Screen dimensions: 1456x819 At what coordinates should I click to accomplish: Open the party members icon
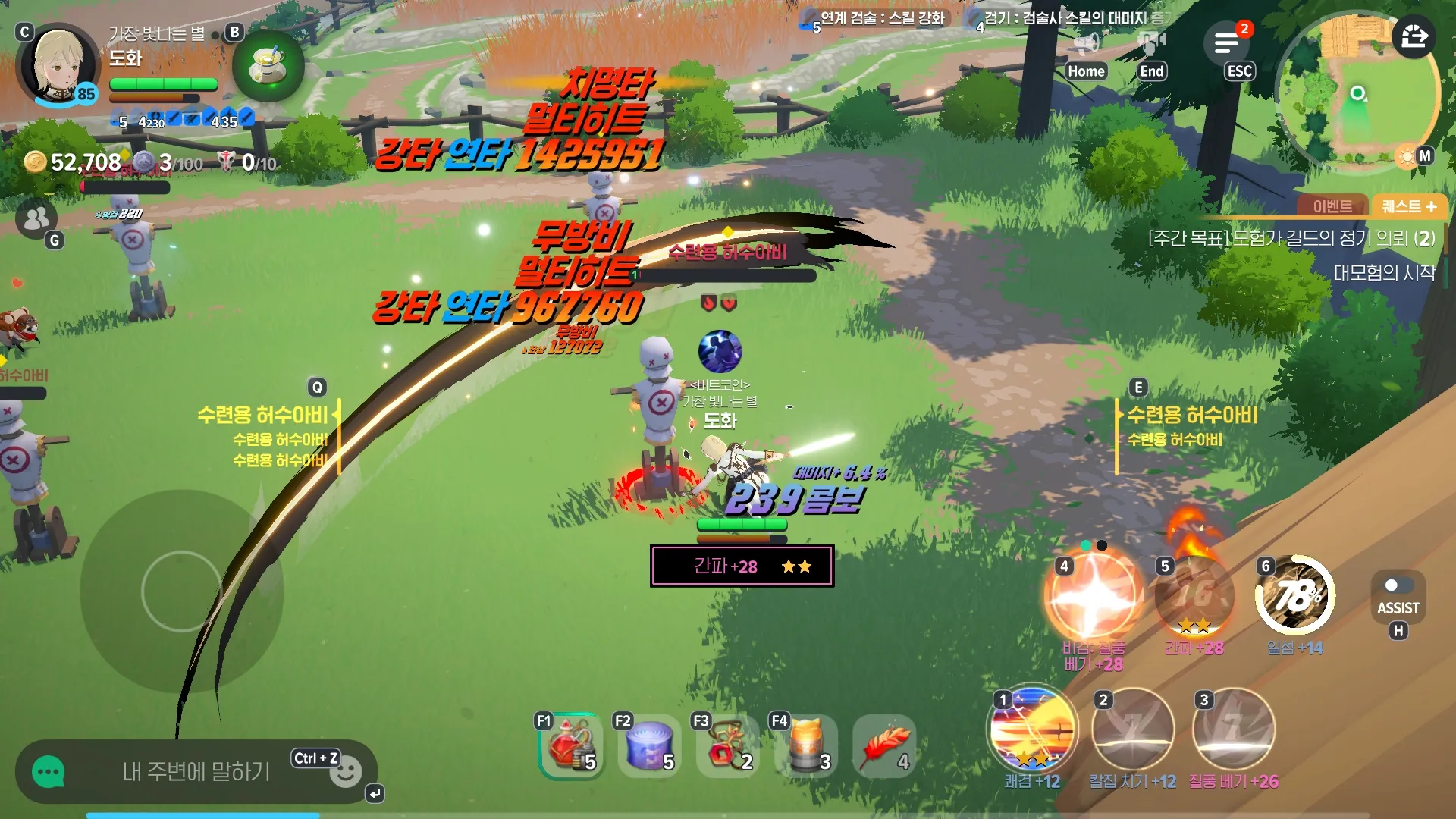(x=36, y=218)
